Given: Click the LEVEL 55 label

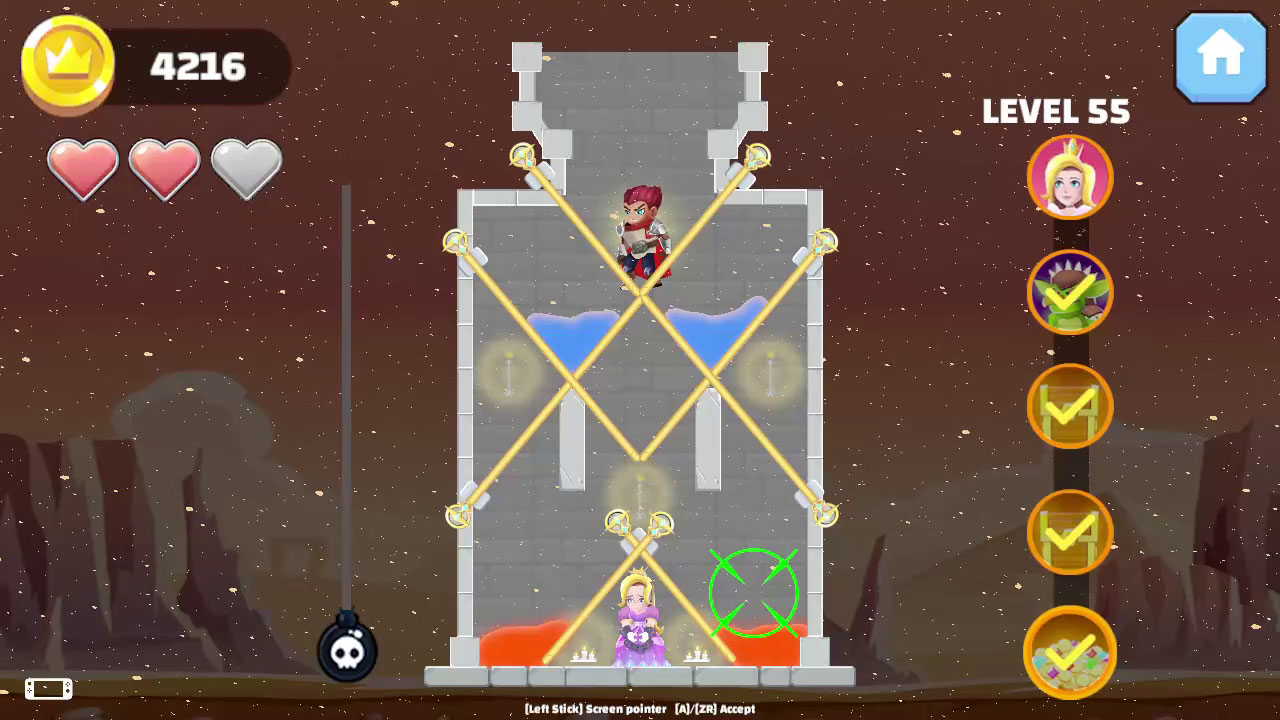Looking at the screenshot, I should 1056,113.
